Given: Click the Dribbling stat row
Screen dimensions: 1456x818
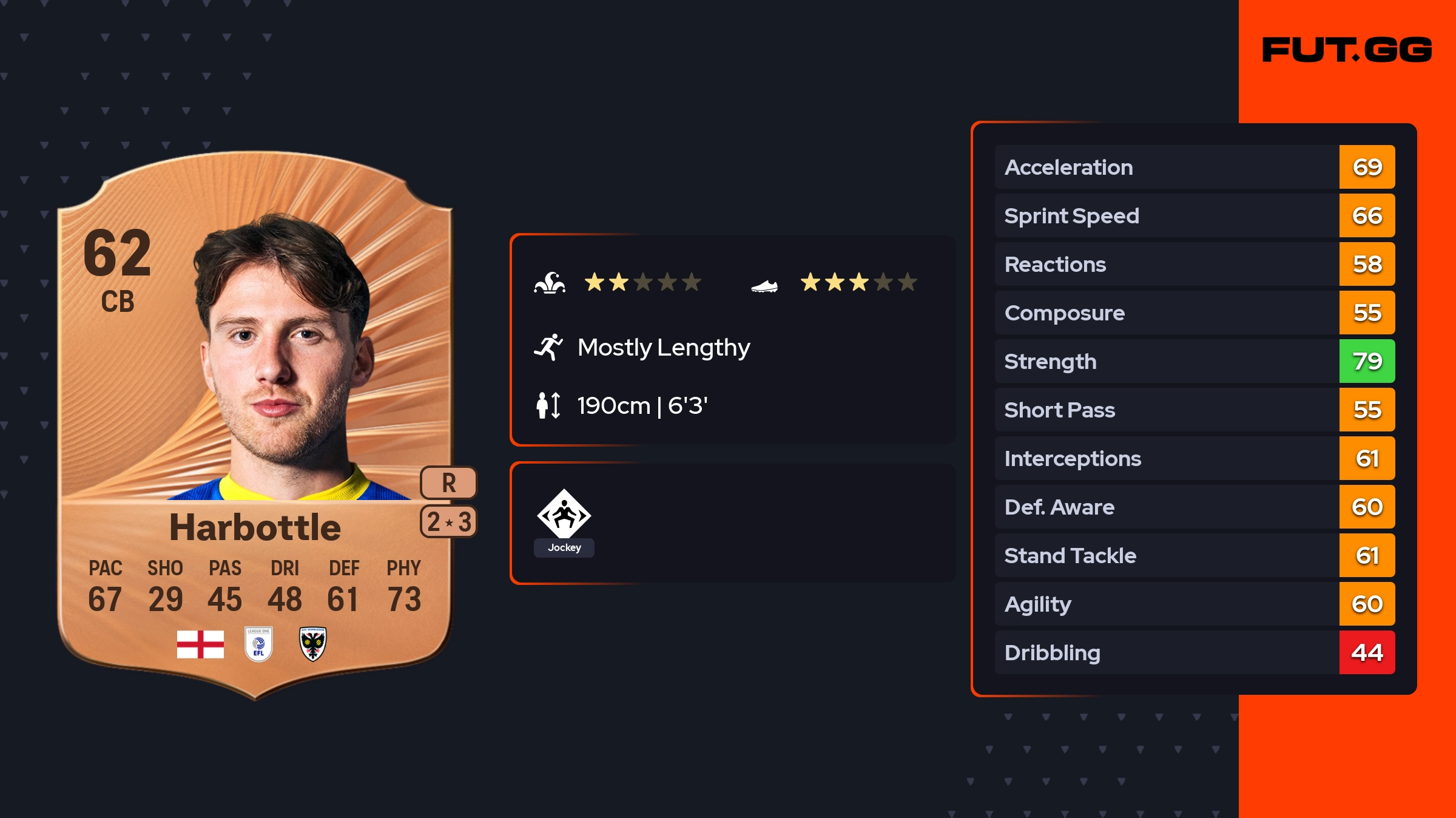Looking at the screenshot, I should tap(1194, 652).
